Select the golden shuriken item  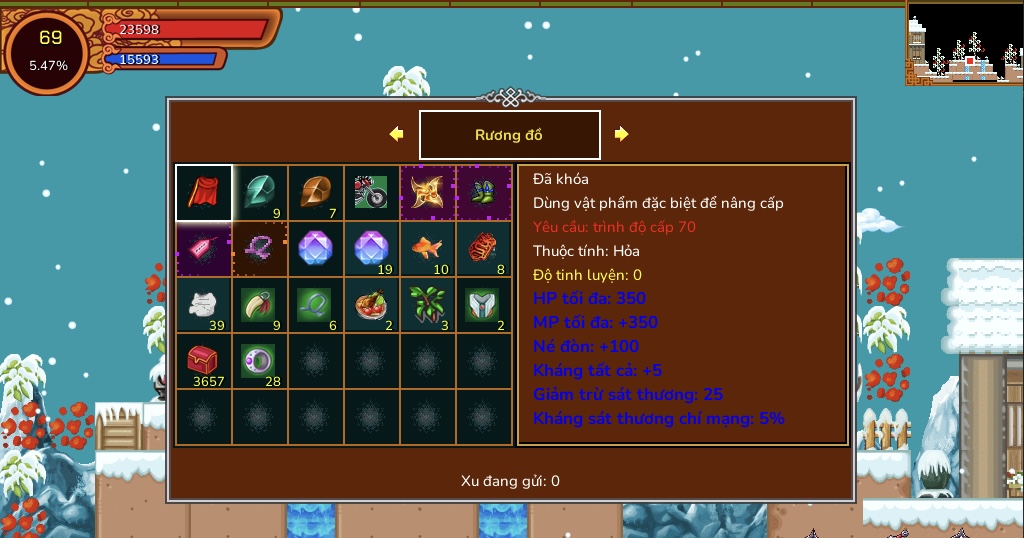coord(428,192)
